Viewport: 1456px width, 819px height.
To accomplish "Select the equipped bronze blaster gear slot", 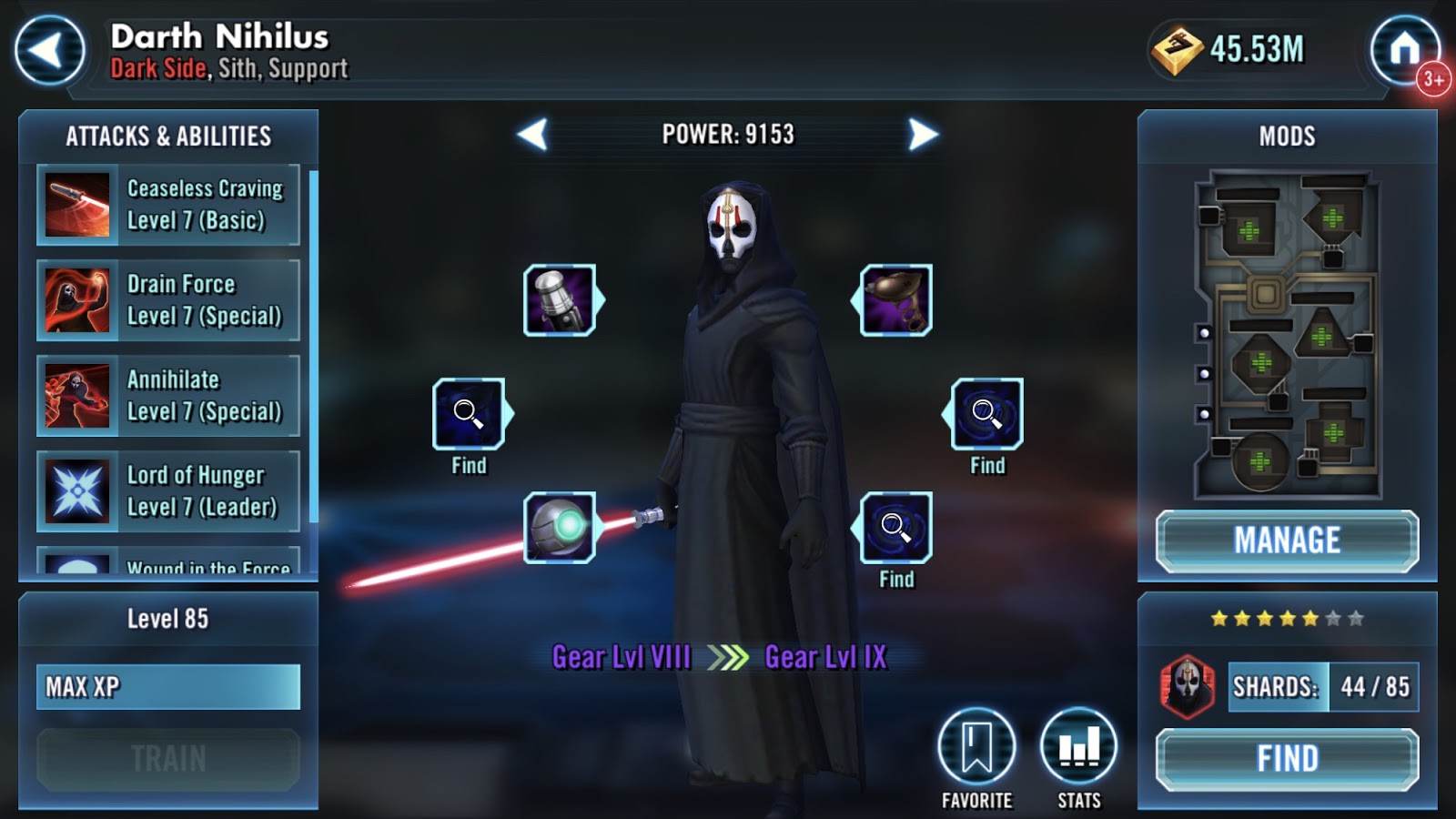I will (x=896, y=300).
